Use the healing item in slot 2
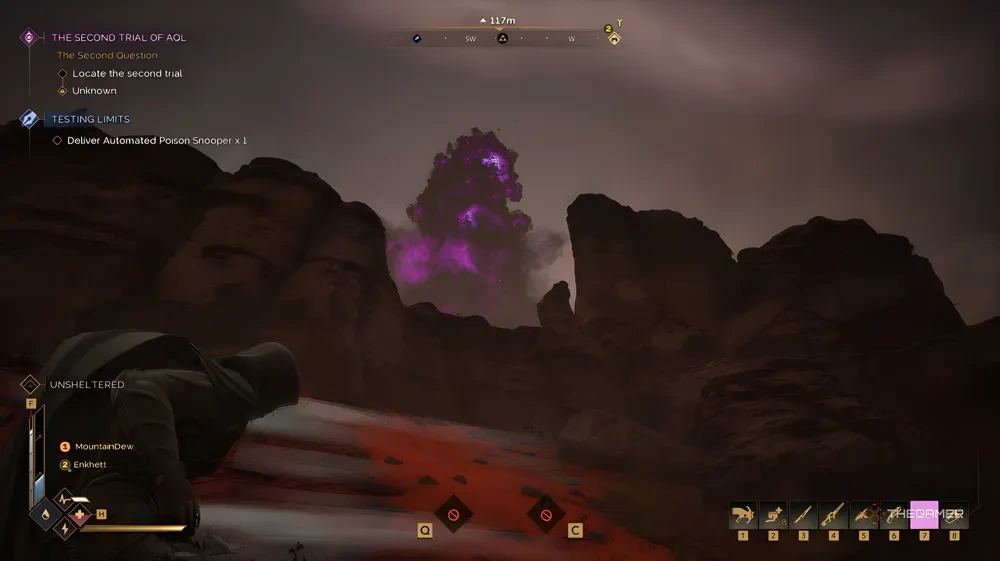 point(773,515)
